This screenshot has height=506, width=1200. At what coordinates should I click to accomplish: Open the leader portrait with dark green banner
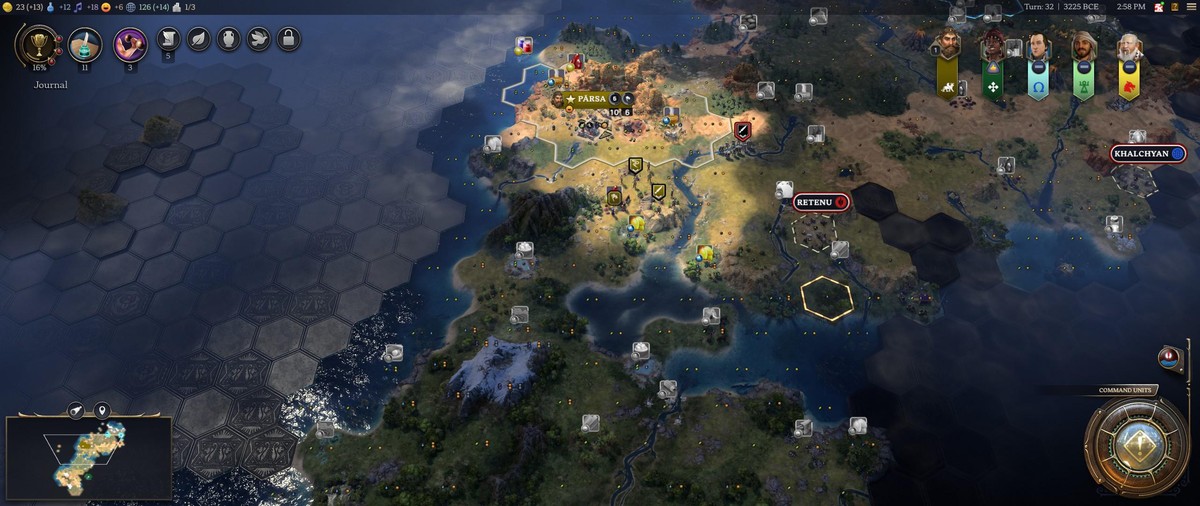tap(993, 45)
